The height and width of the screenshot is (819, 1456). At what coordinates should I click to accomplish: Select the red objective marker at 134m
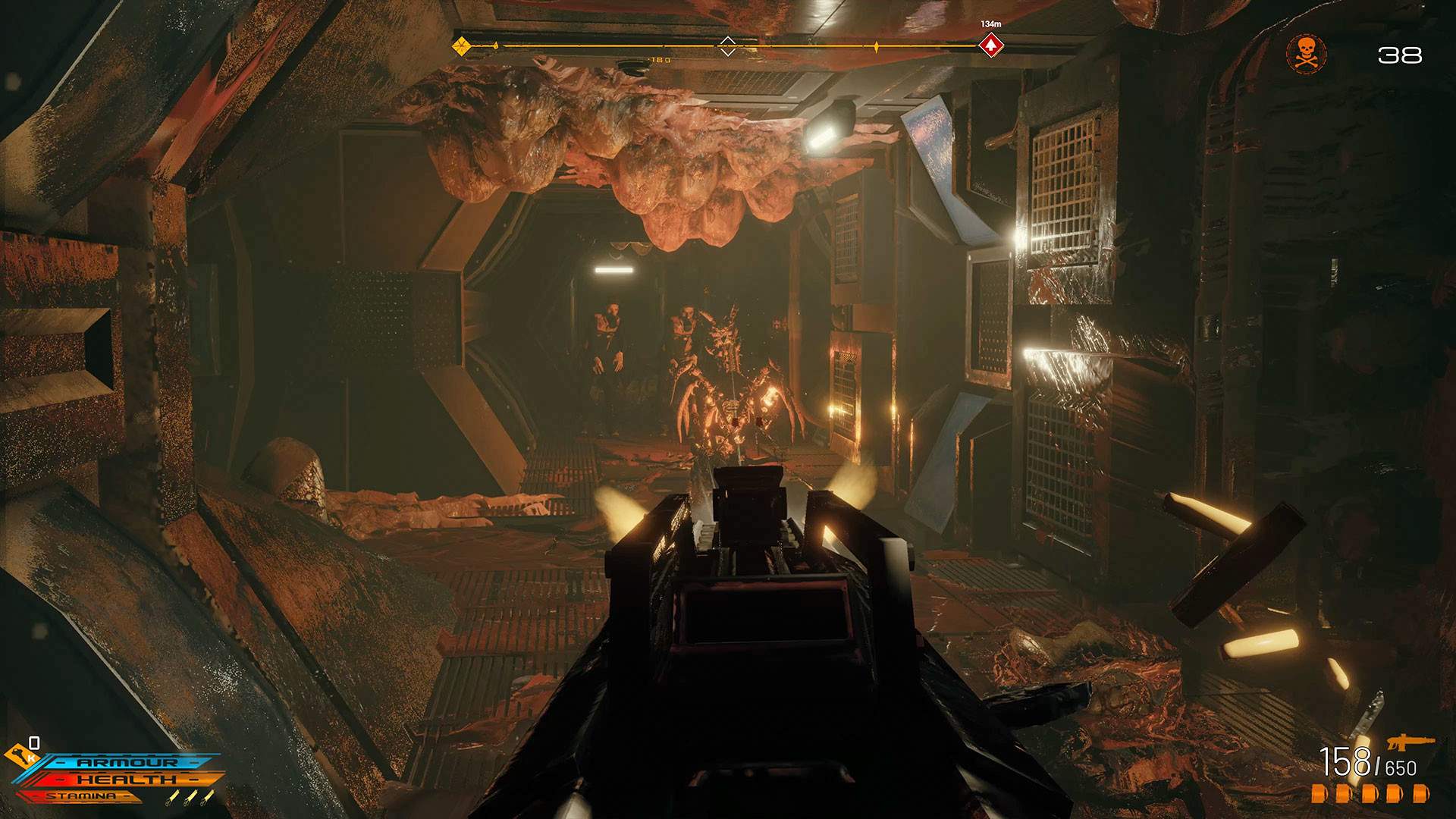pyautogui.click(x=990, y=45)
